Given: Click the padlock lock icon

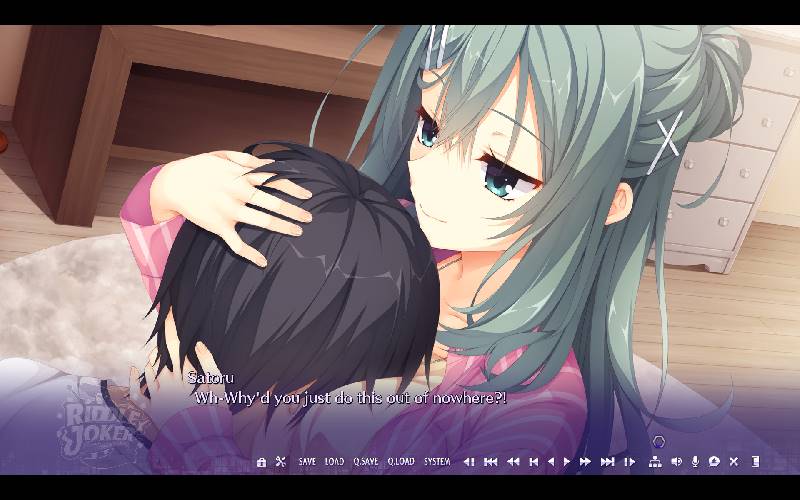Looking at the screenshot, I should pos(262,462).
